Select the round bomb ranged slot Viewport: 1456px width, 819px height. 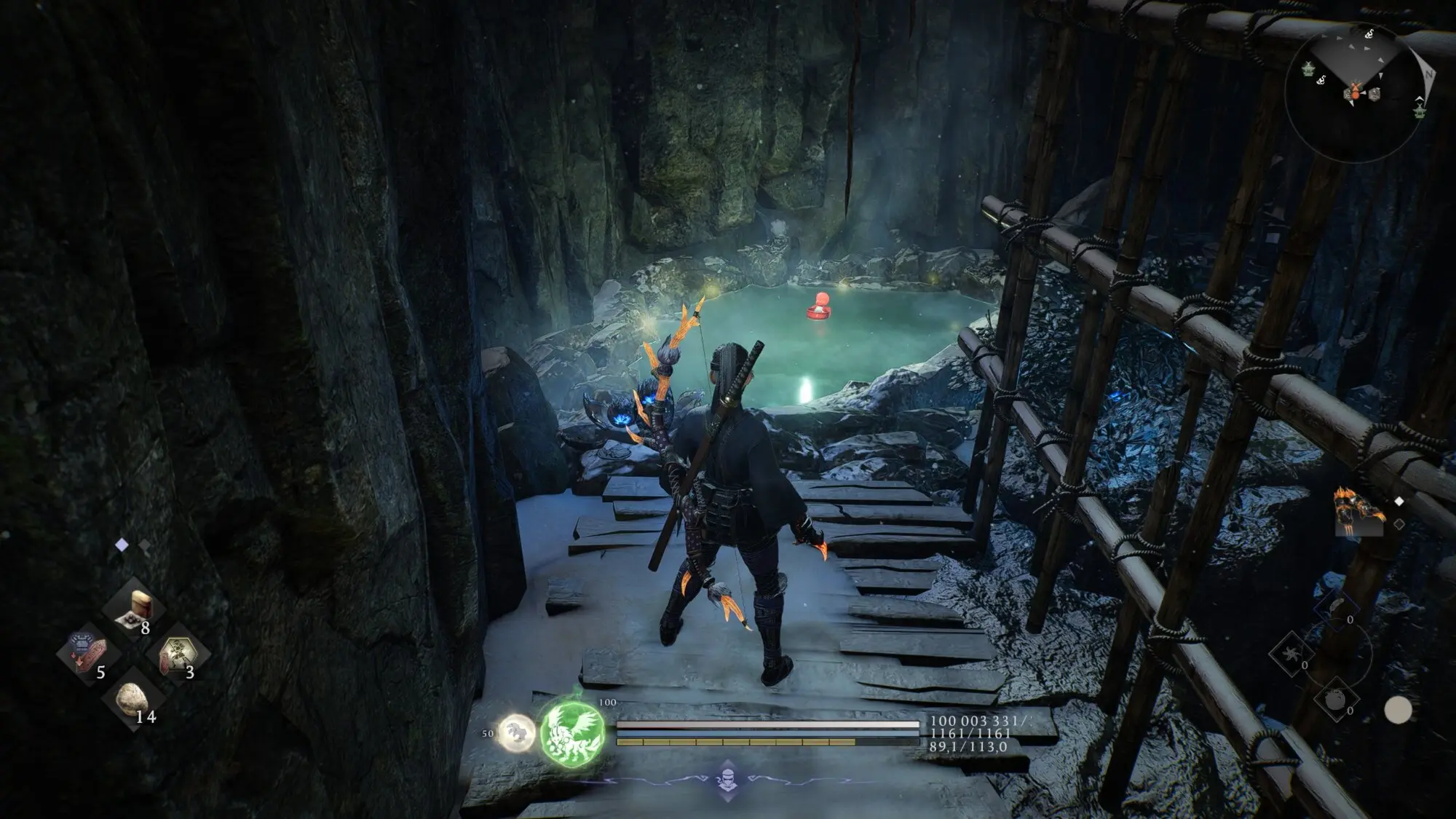click(1337, 698)
